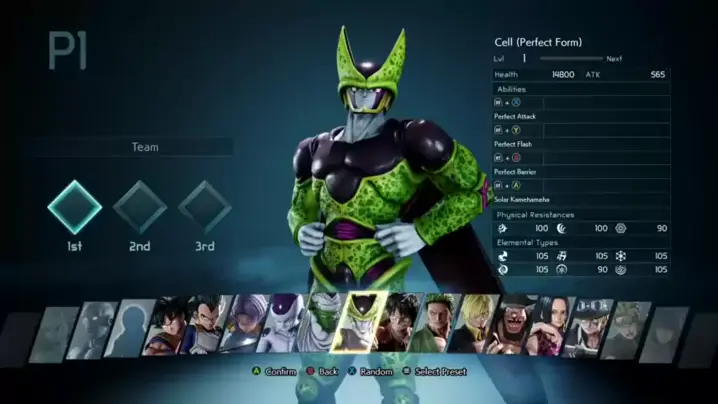Select the 1st team slot diamond

tap(75, 207)
